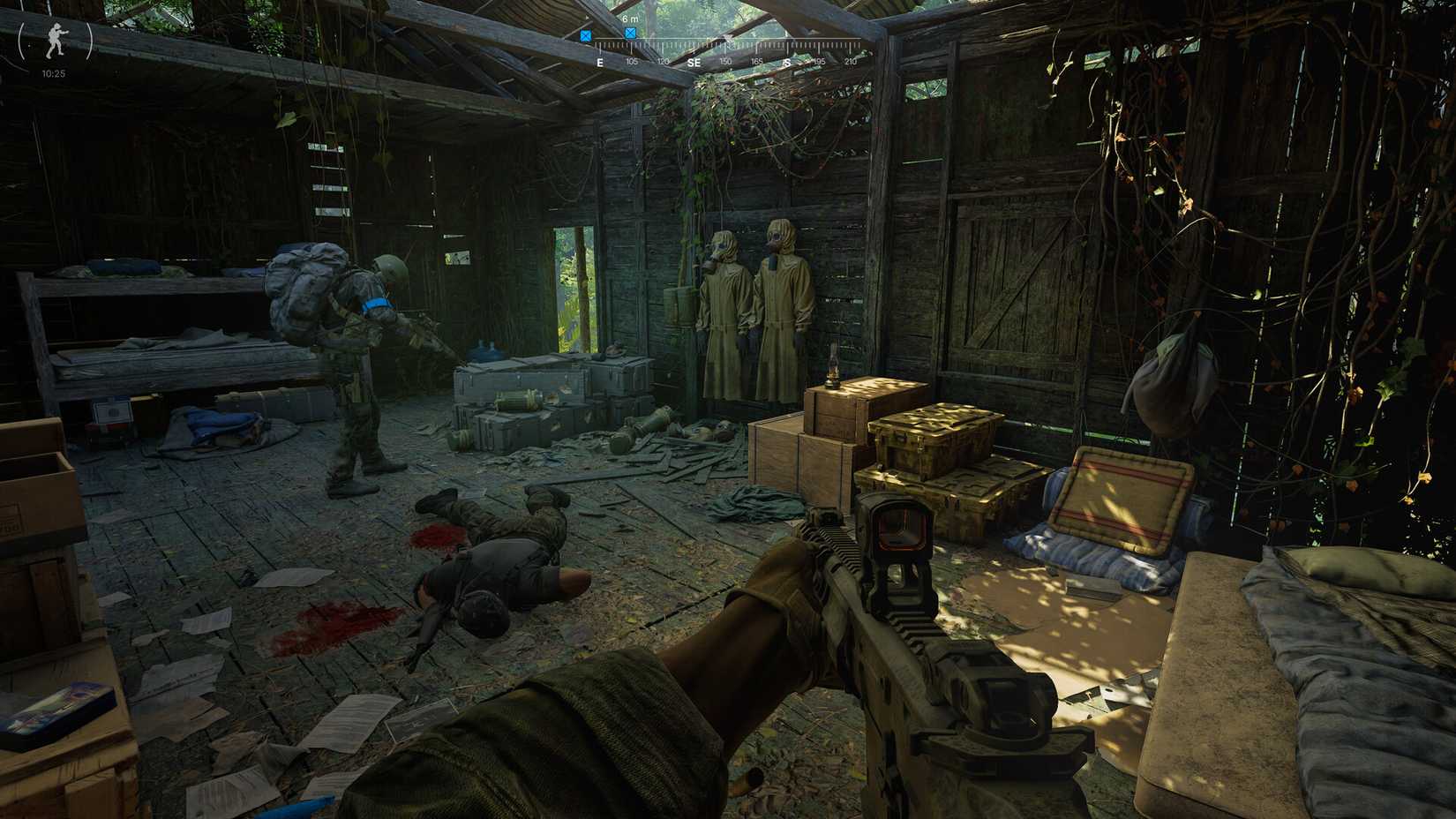Select the SE heading on the compass
Image resolution: width=1456 pixels, height=819 pixels.
[x=696, y=63]
